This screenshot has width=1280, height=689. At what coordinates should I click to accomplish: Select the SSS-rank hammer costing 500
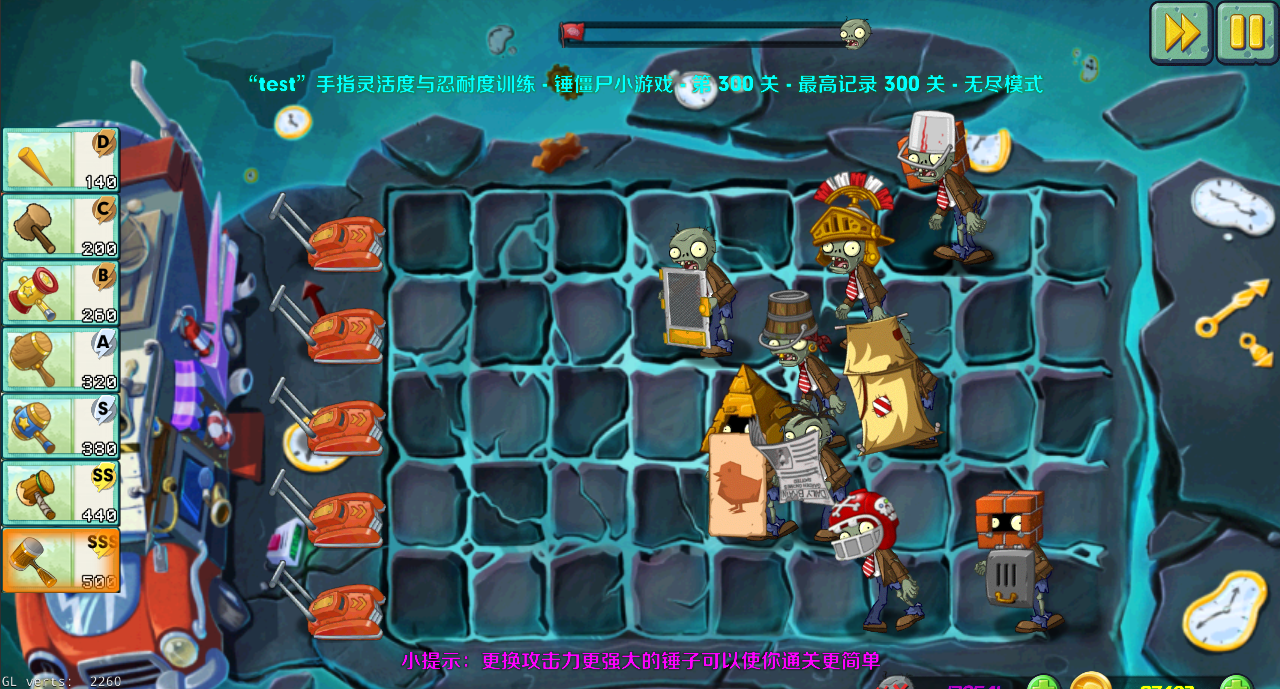[61, 560]
